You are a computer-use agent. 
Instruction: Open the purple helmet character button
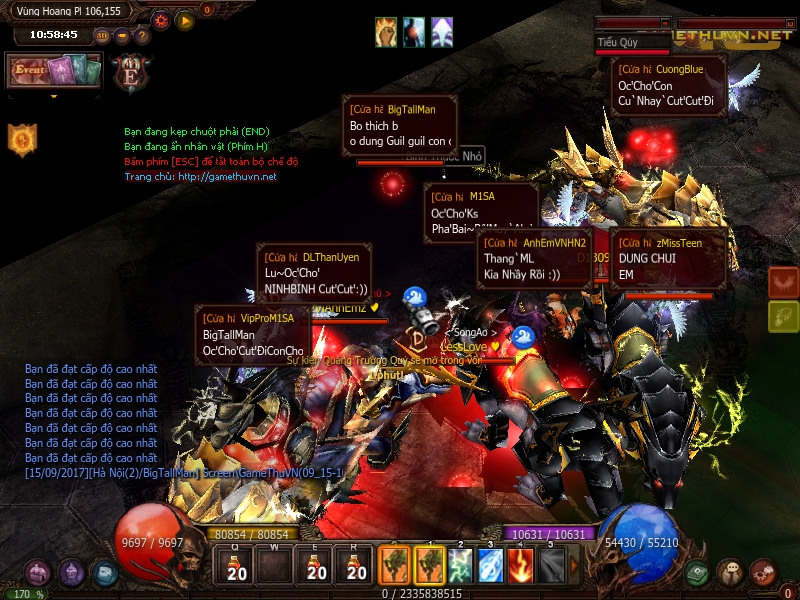(72, 572)
